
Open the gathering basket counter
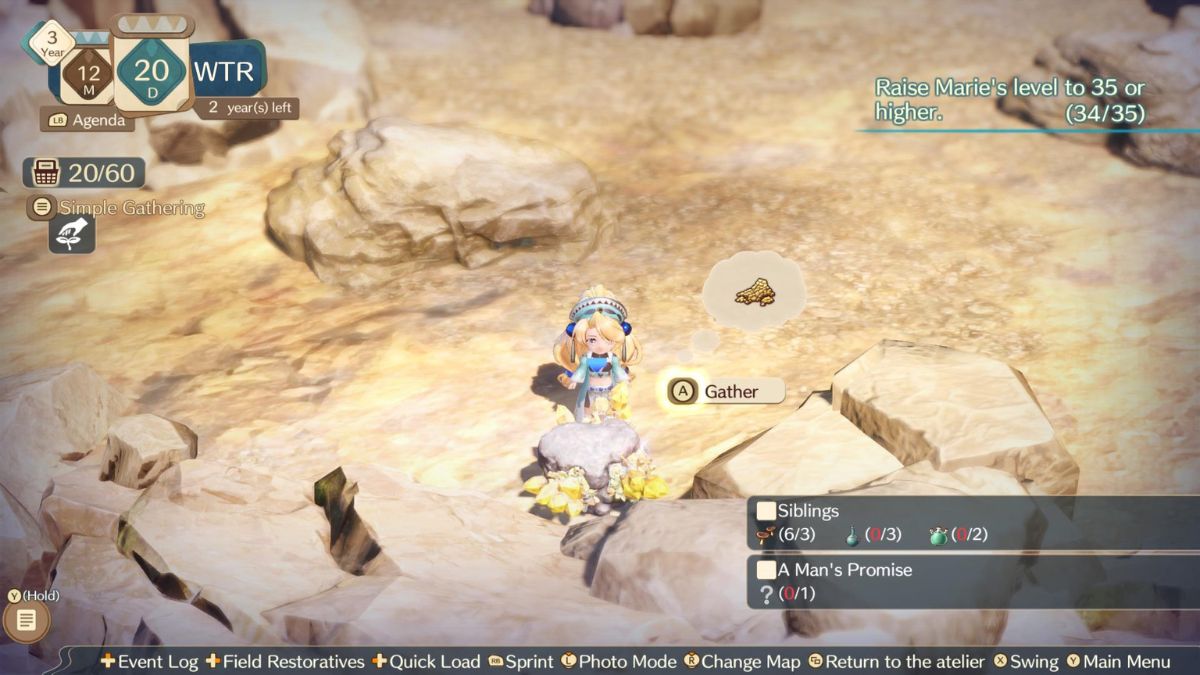(x=85, y=173)
